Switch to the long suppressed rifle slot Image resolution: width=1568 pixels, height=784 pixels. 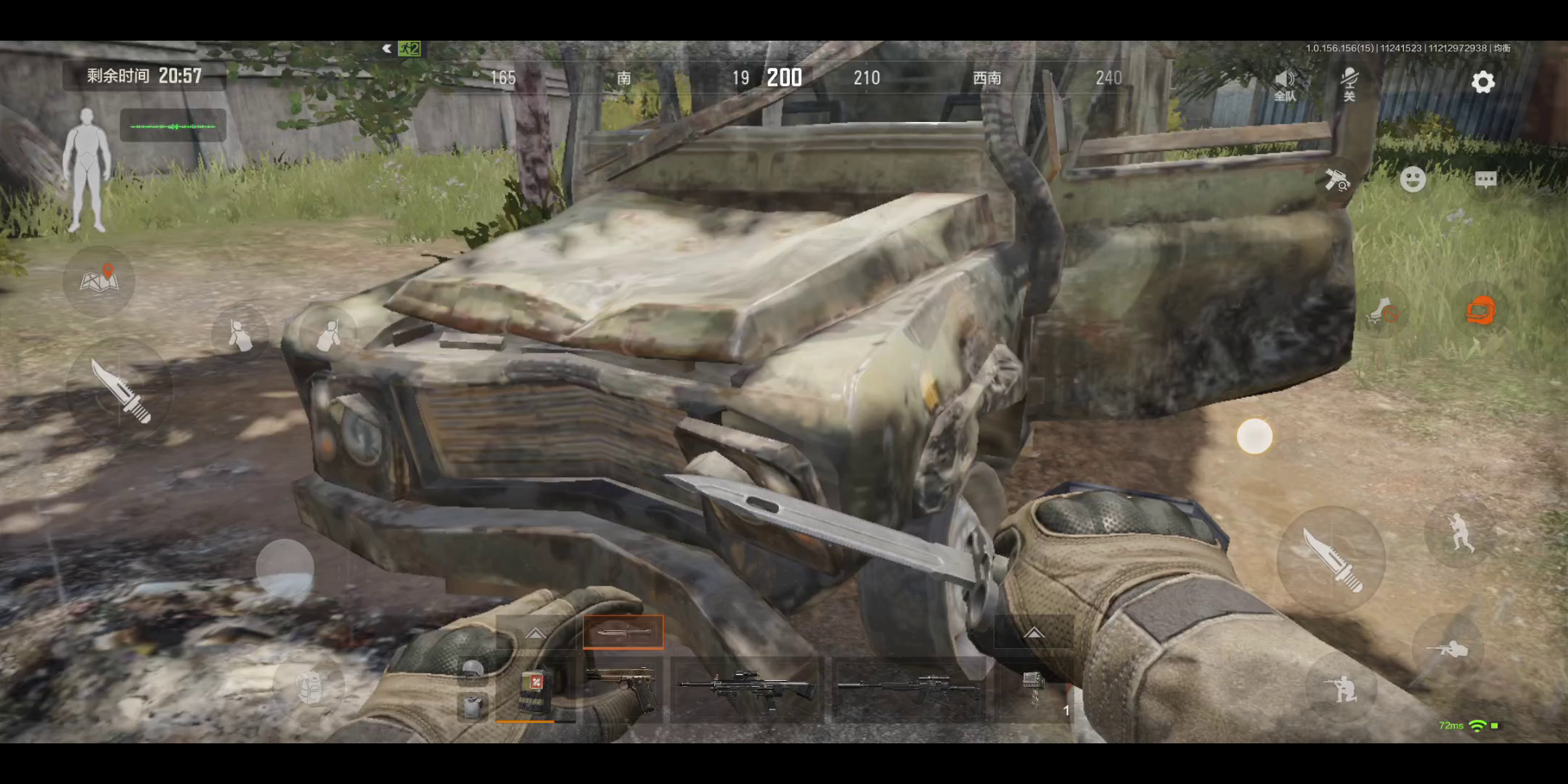[907, 689]
